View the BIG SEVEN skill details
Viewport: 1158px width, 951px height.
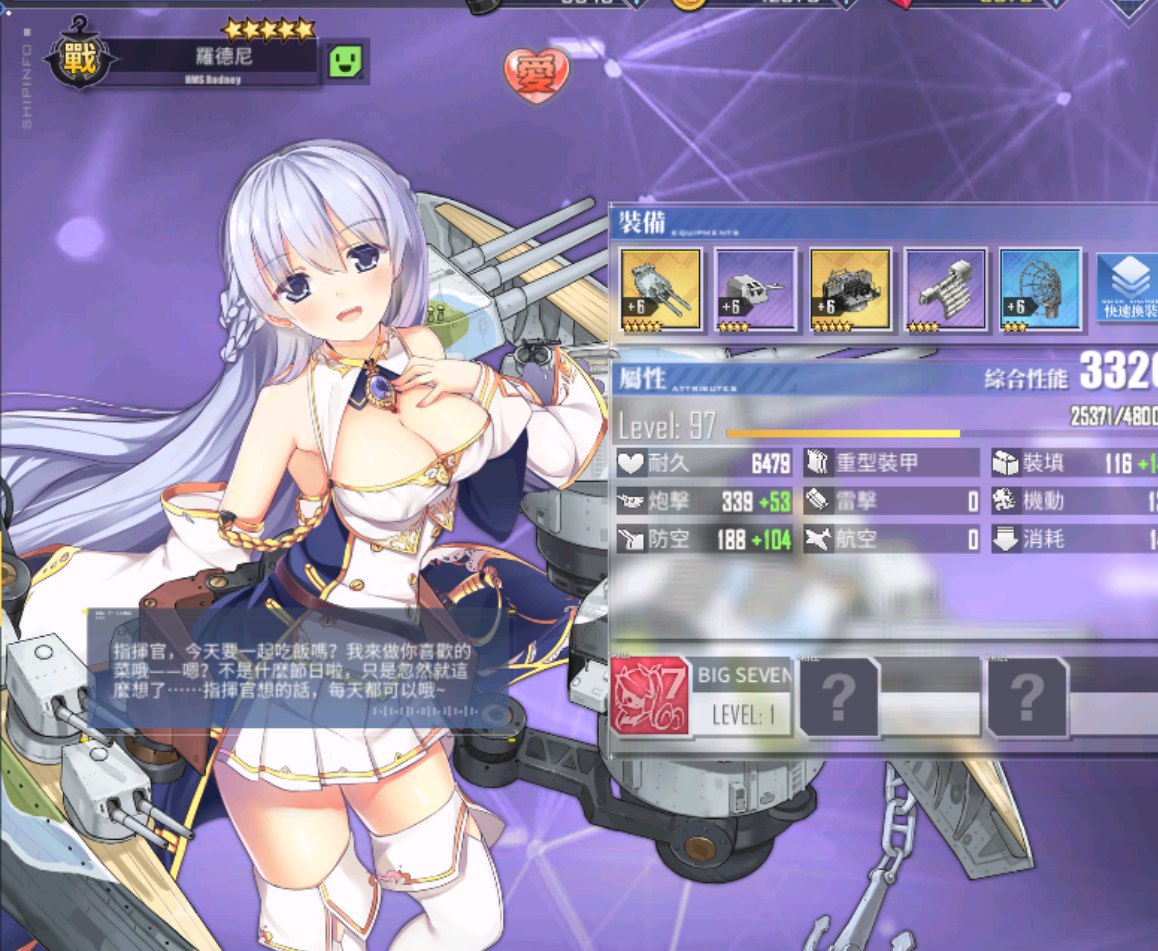point(700,696)
